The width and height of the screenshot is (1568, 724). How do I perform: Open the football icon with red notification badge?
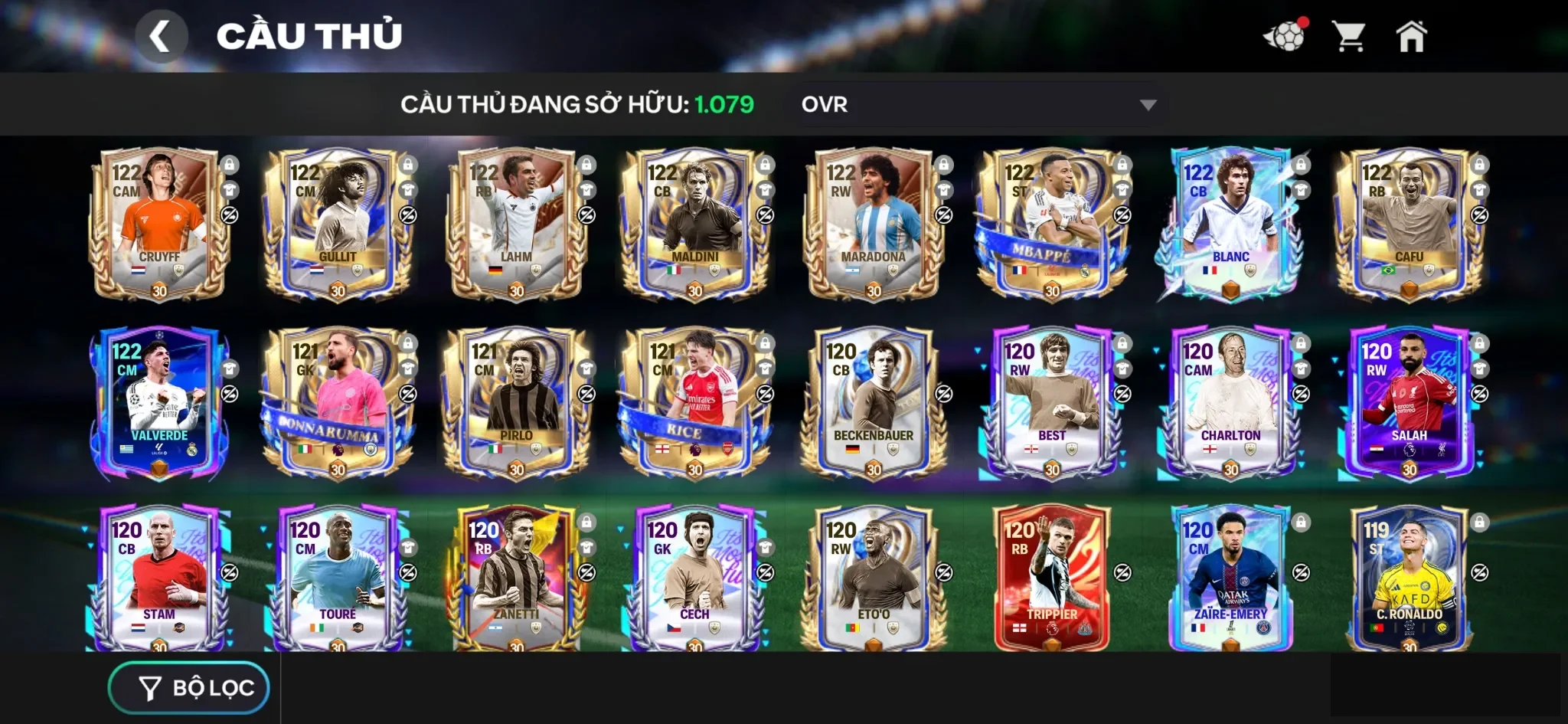(x=1288, y=34)
